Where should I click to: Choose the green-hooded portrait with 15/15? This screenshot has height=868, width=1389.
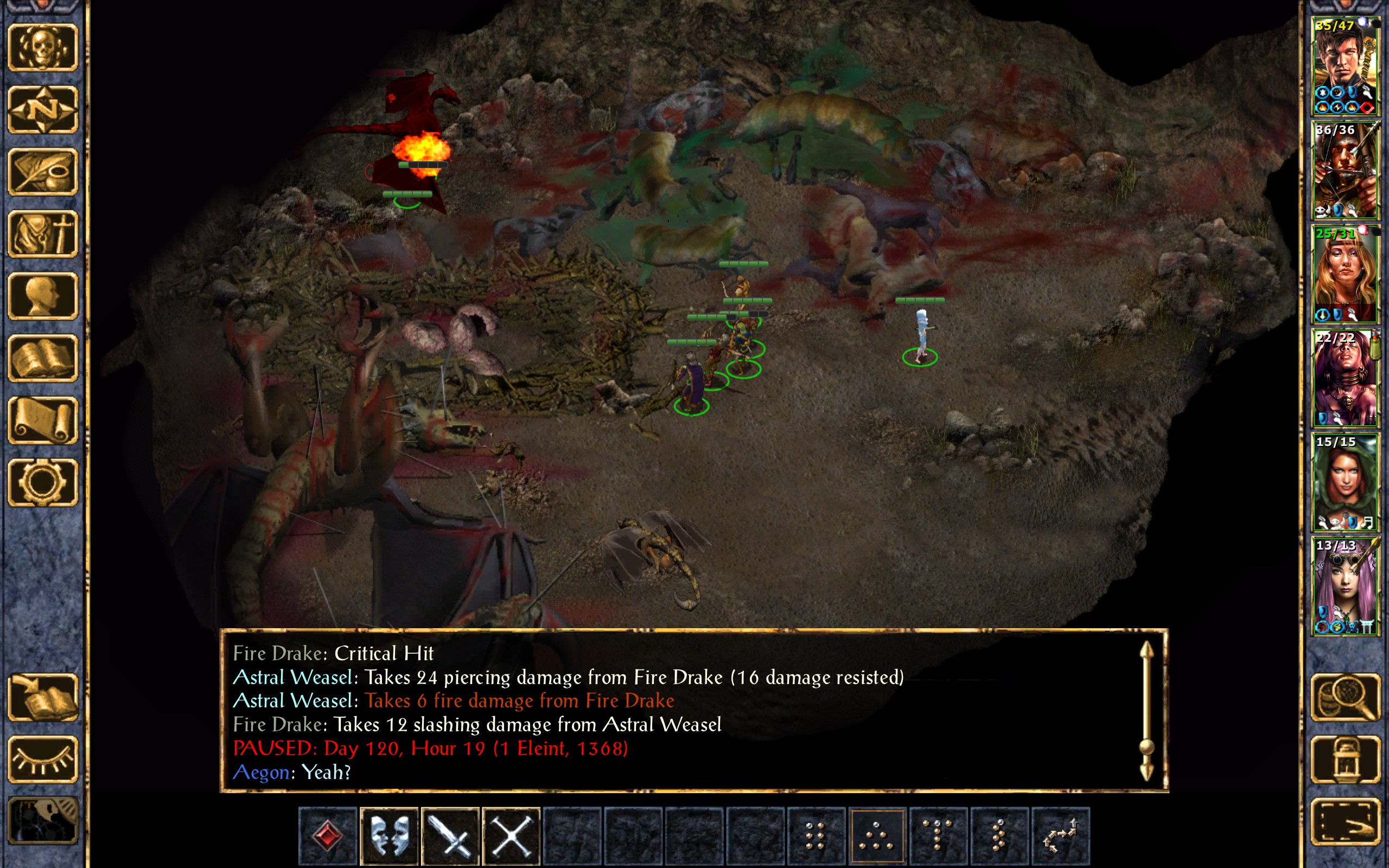(1345, 482)
